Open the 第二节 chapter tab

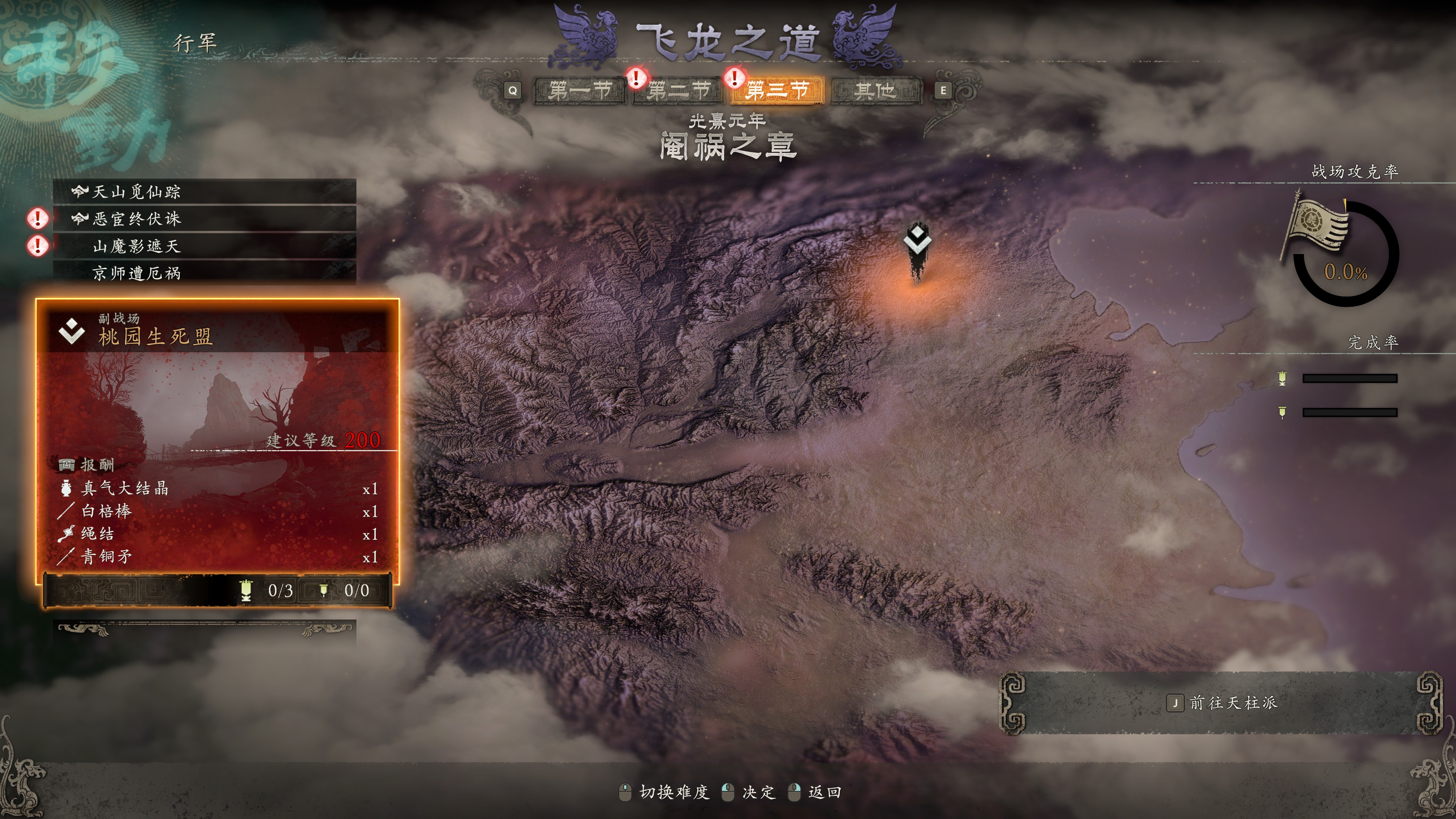[x=678, y=91]
